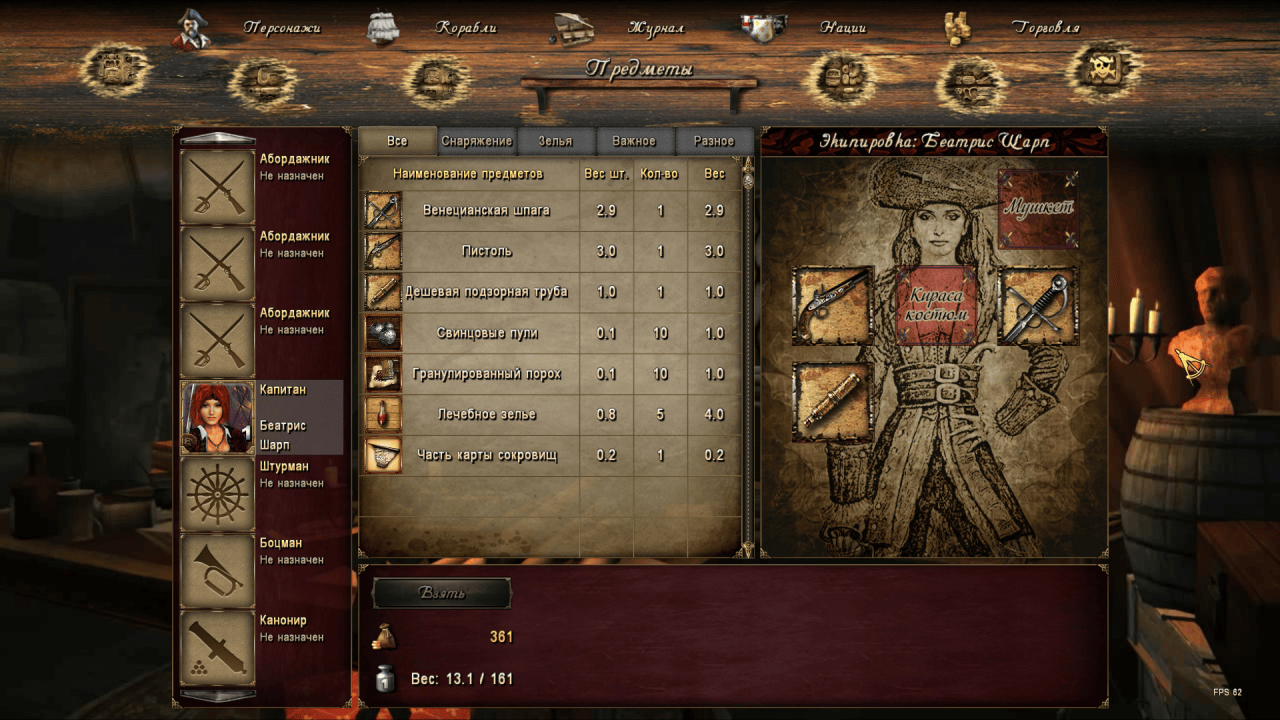The image size is (1280, 720).
Task: Switch to the Разное tab
Action: pyautogui.click(x=714, y=141)
